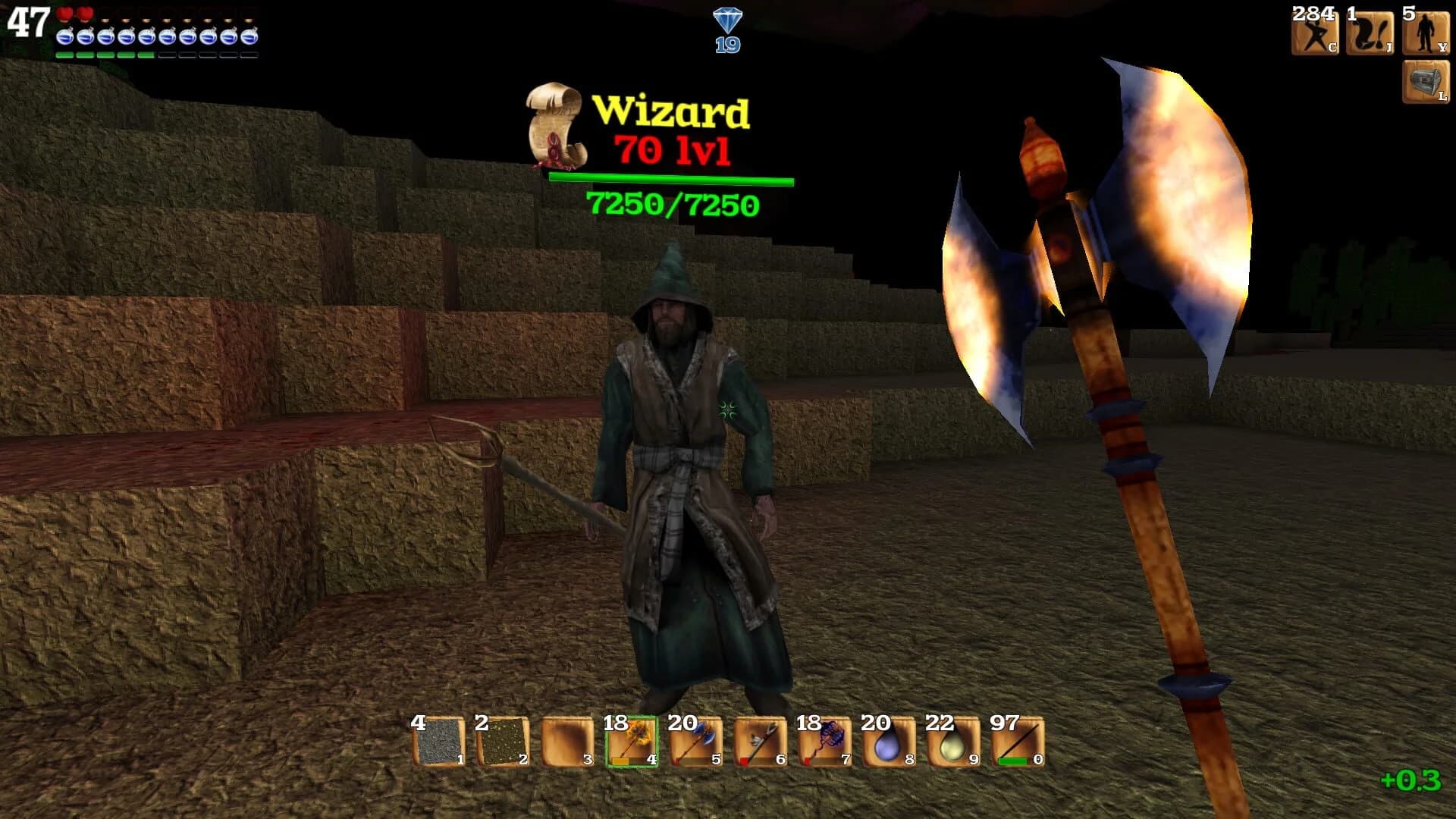Open the combat stance panel via the C icon
This screenshot has height=819, width=1456.
(x=1317, y=33)
